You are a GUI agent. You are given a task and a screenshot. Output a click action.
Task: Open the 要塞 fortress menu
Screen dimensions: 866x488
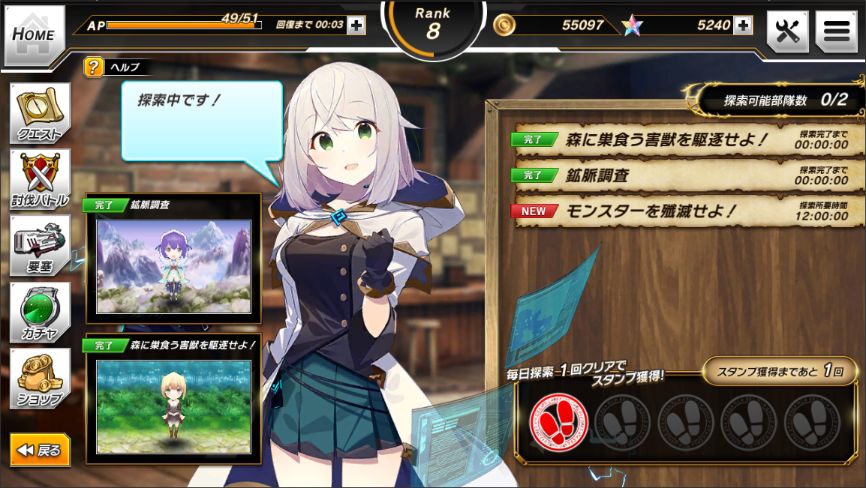[40, 246]
